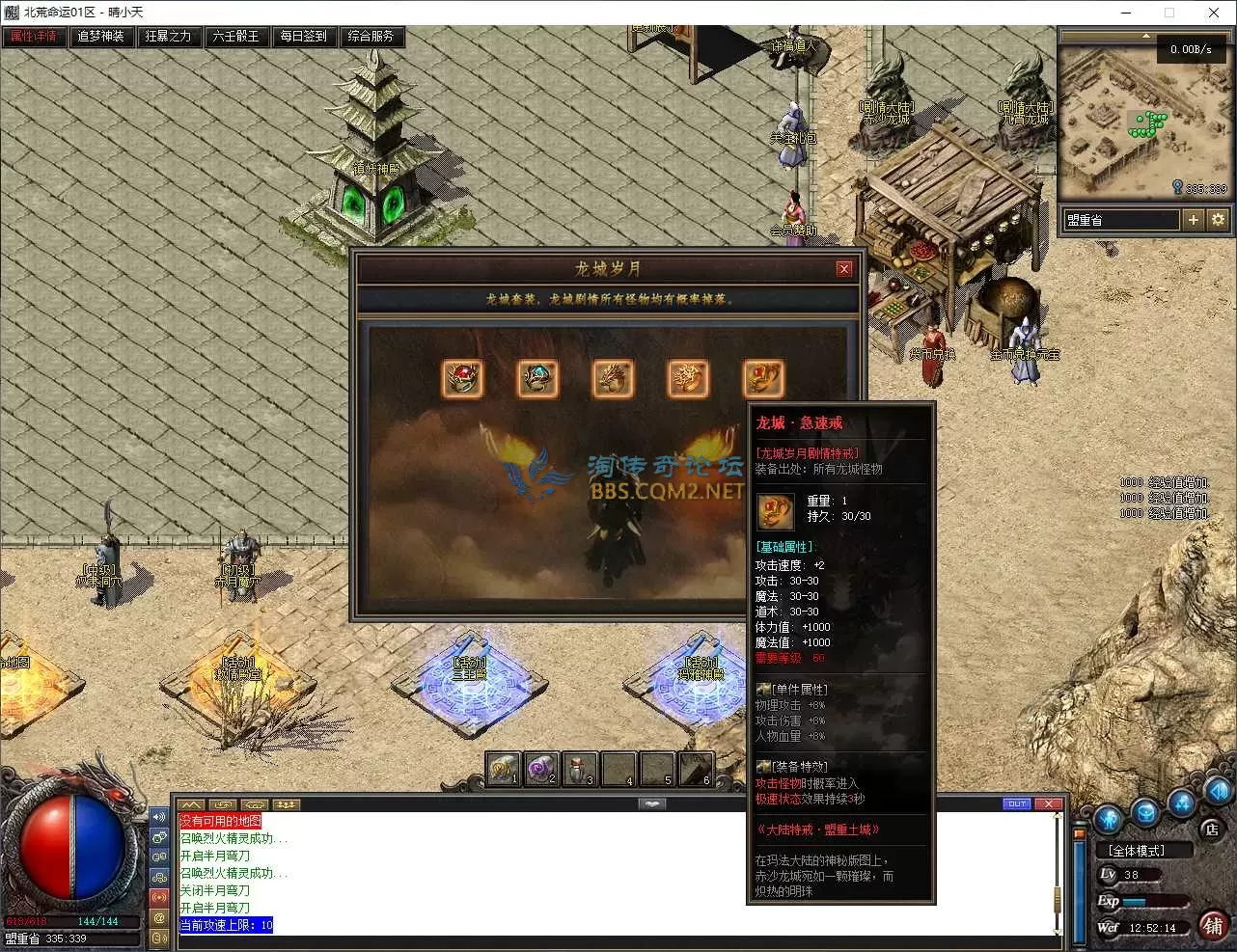Select the red gem ring item
The width and height of the screenshot is (1237, 952).
(x=462, y=378)
